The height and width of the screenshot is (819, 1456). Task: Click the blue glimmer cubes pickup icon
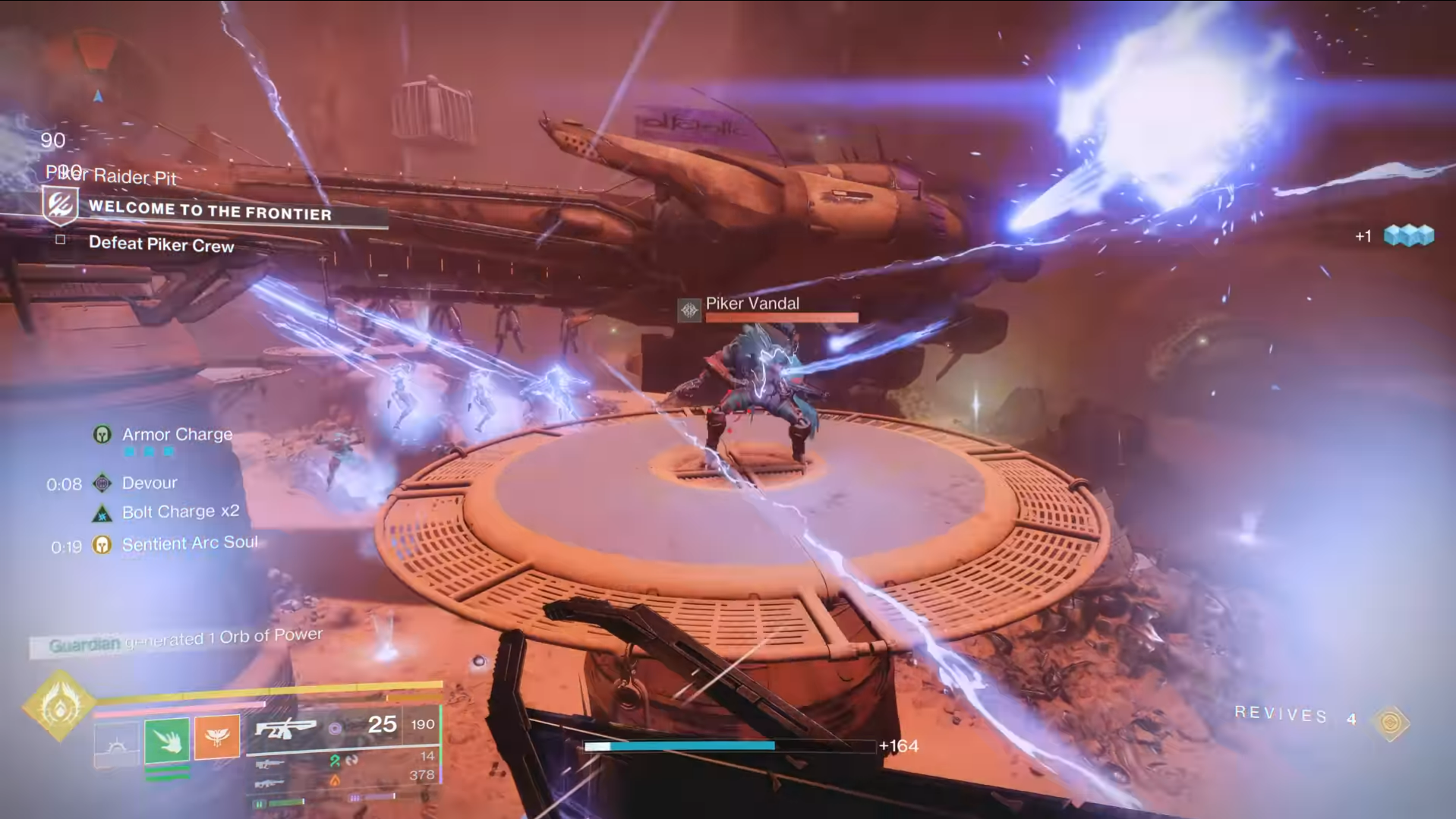1409,235
